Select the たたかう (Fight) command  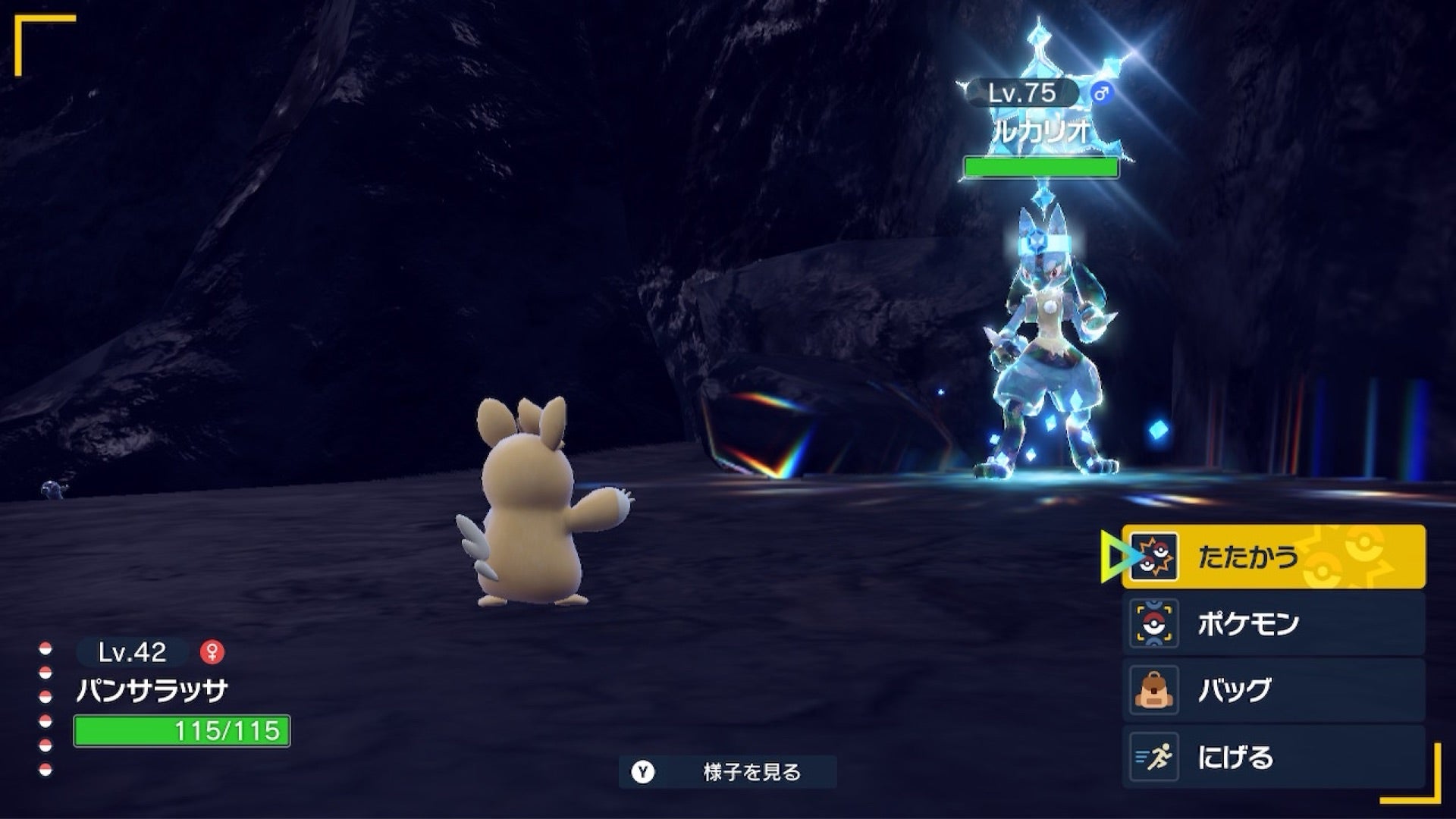click(x=1272, y=557)
